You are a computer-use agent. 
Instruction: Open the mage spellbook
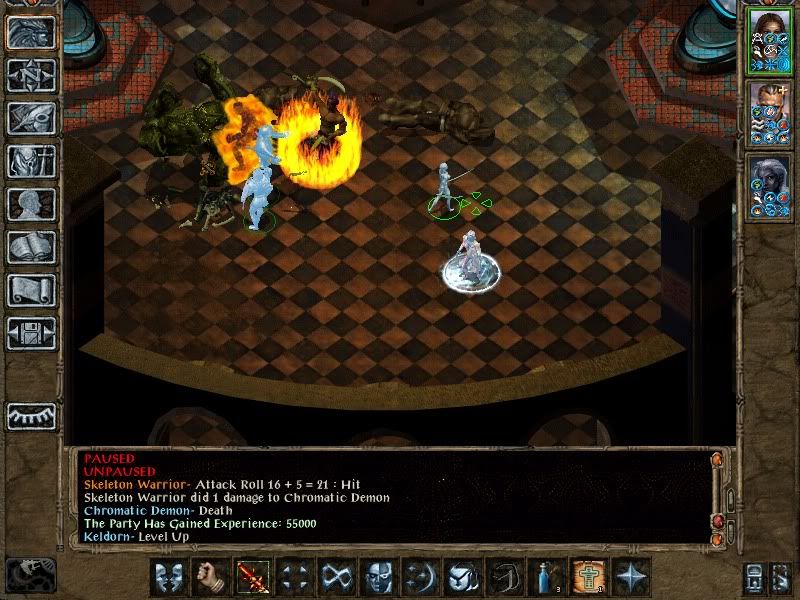pos(31,247)
